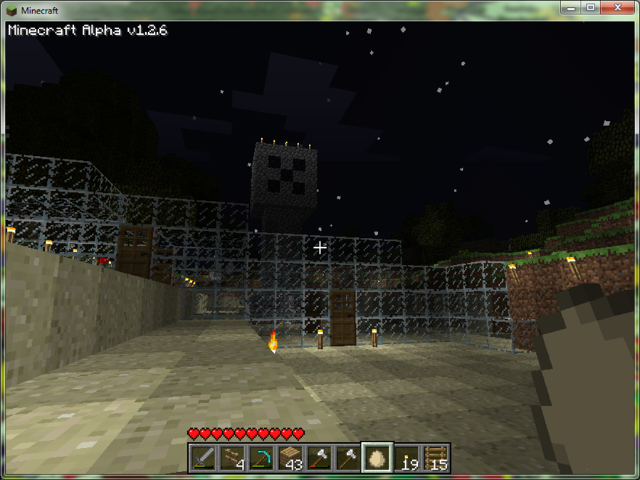Pick the egg slot in the hotbar

(x=378, y=458)
